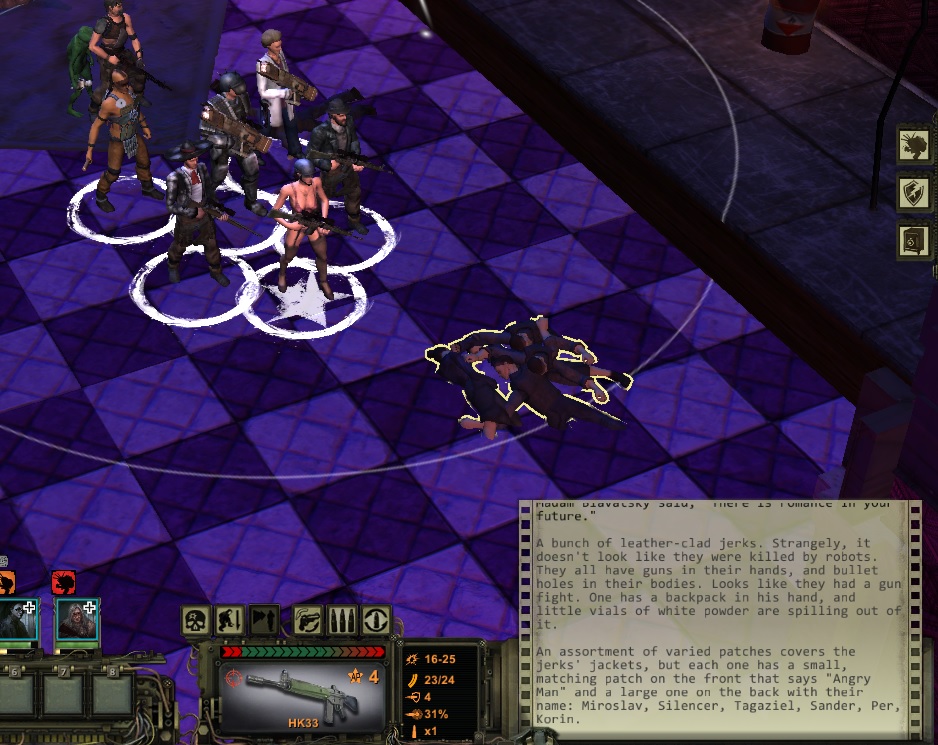Select the grey-haired ranger portrait

click(77, 619)
